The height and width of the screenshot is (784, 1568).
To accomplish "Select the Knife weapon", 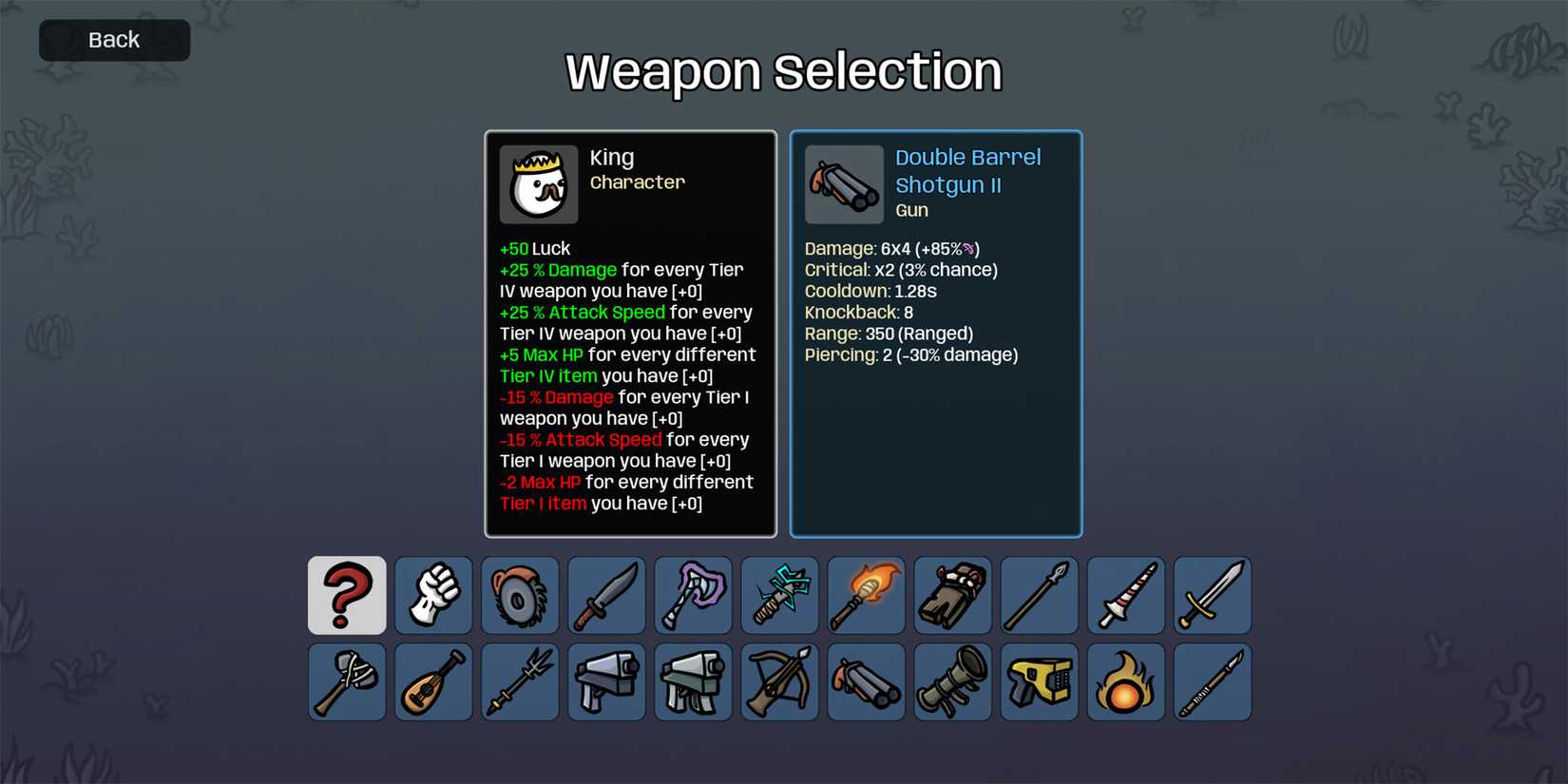I will [605, 596].
